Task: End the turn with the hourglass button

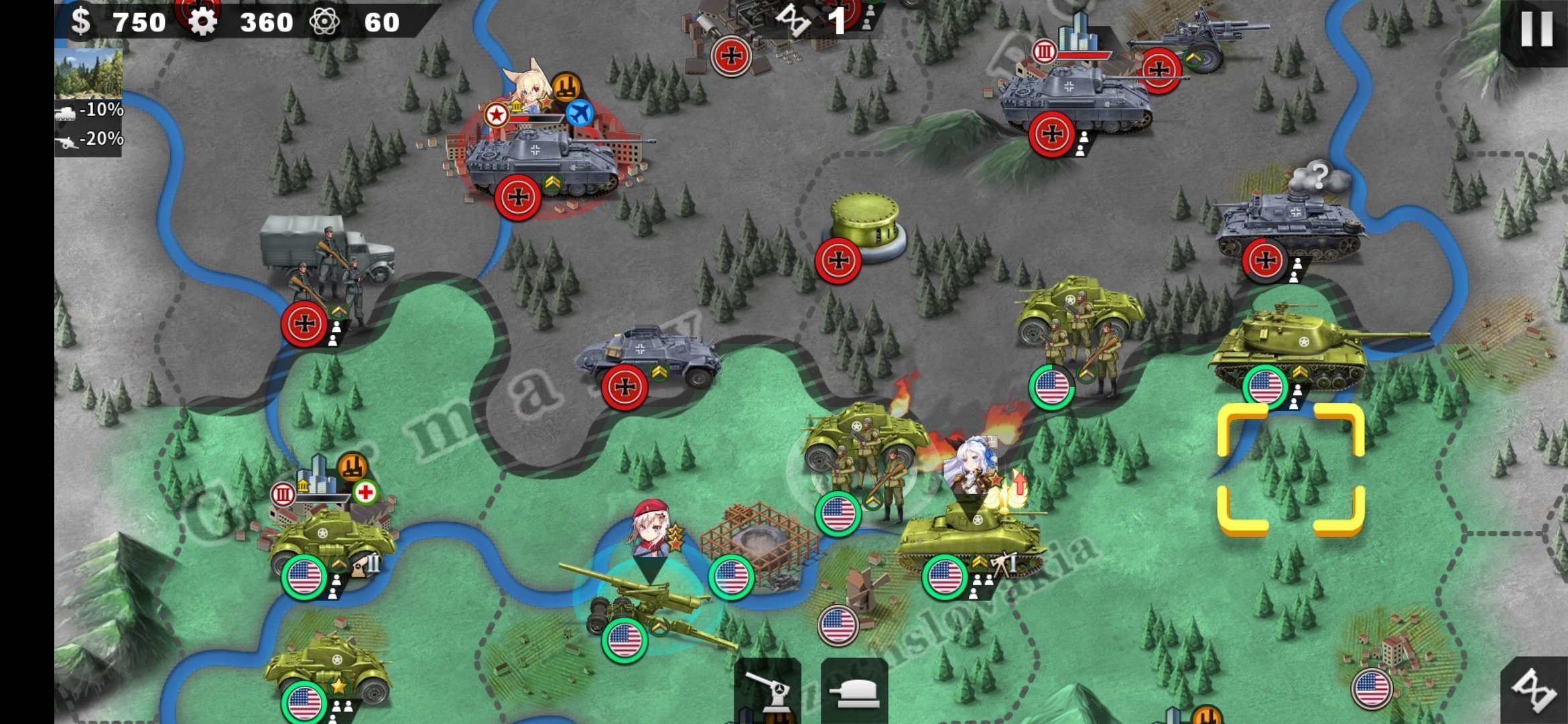Action: click(x=1534, y=690)
